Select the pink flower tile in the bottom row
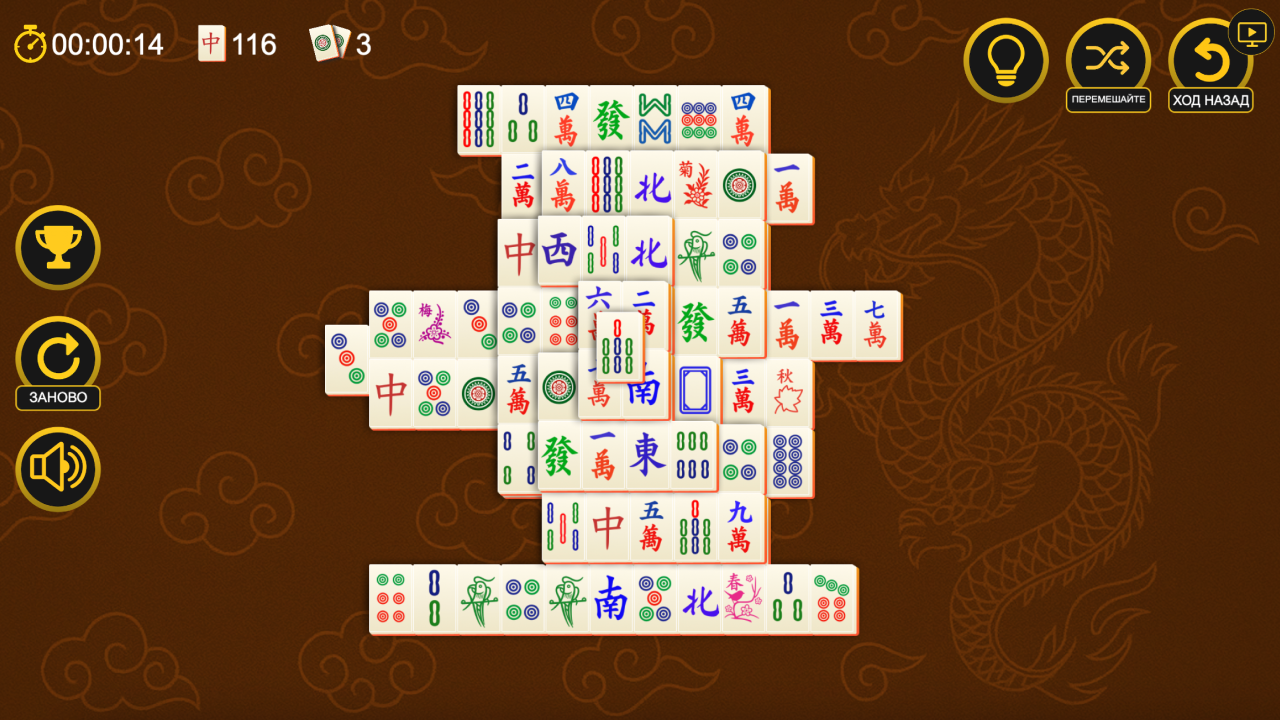1280x720 pixels. click(741, 599)
